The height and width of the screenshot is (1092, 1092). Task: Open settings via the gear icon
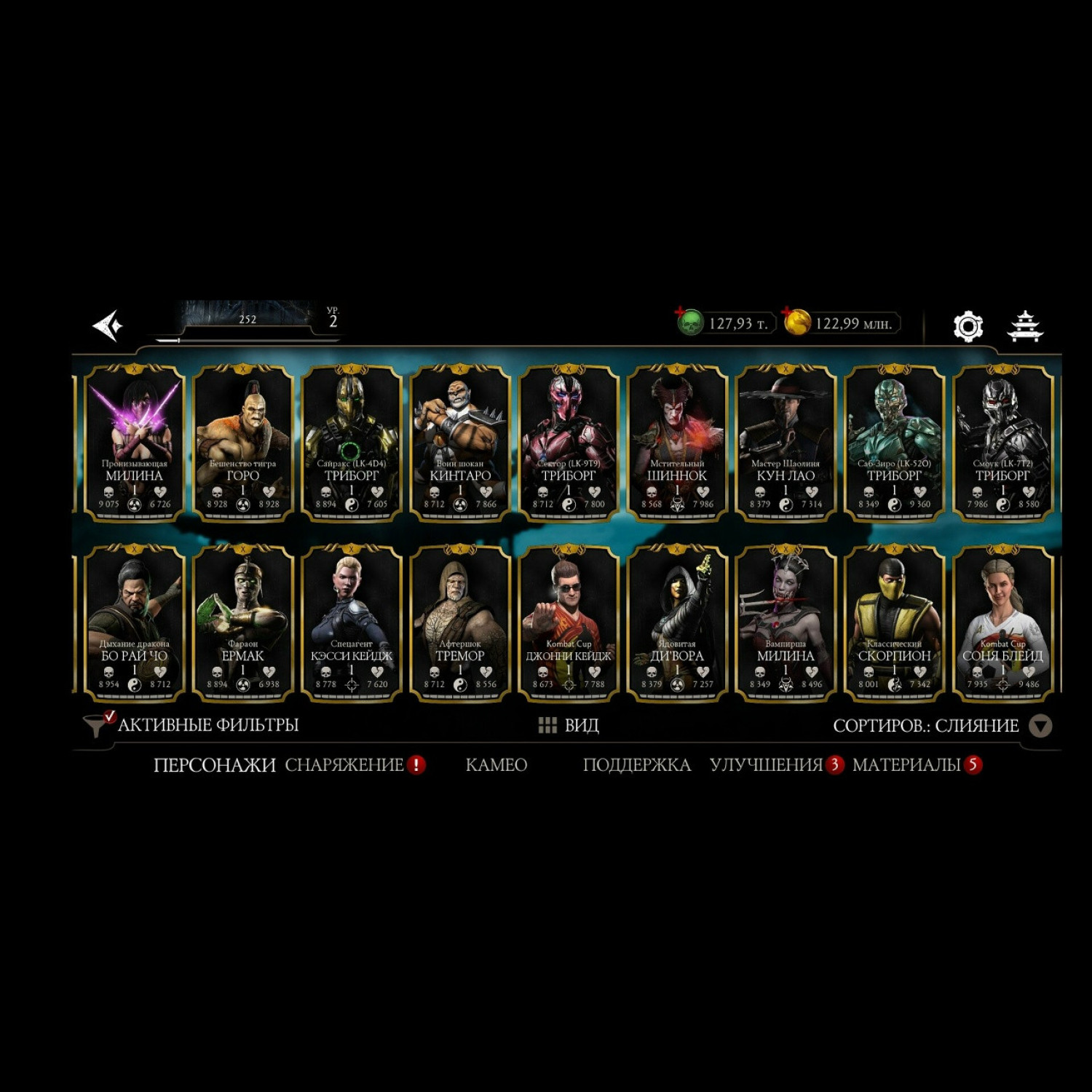[968, 326]
